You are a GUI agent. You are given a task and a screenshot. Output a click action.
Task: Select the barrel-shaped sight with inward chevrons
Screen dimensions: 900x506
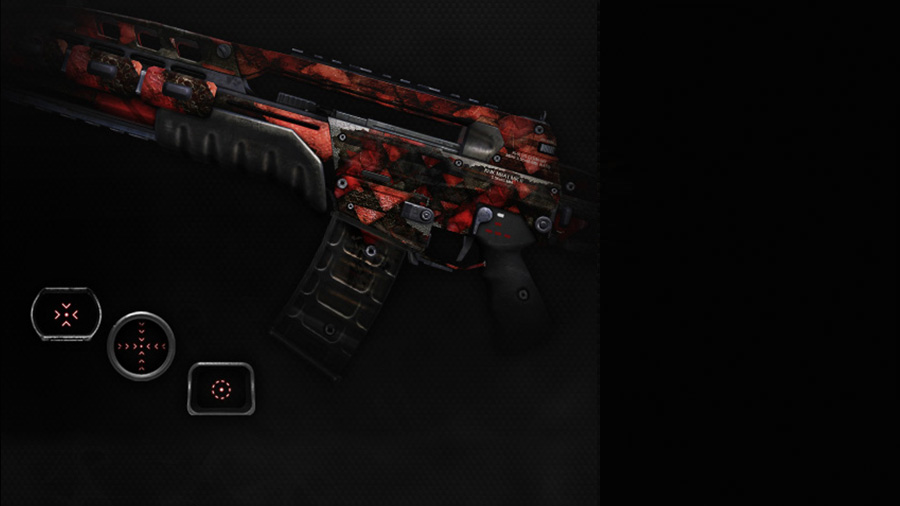pos(66,314)
